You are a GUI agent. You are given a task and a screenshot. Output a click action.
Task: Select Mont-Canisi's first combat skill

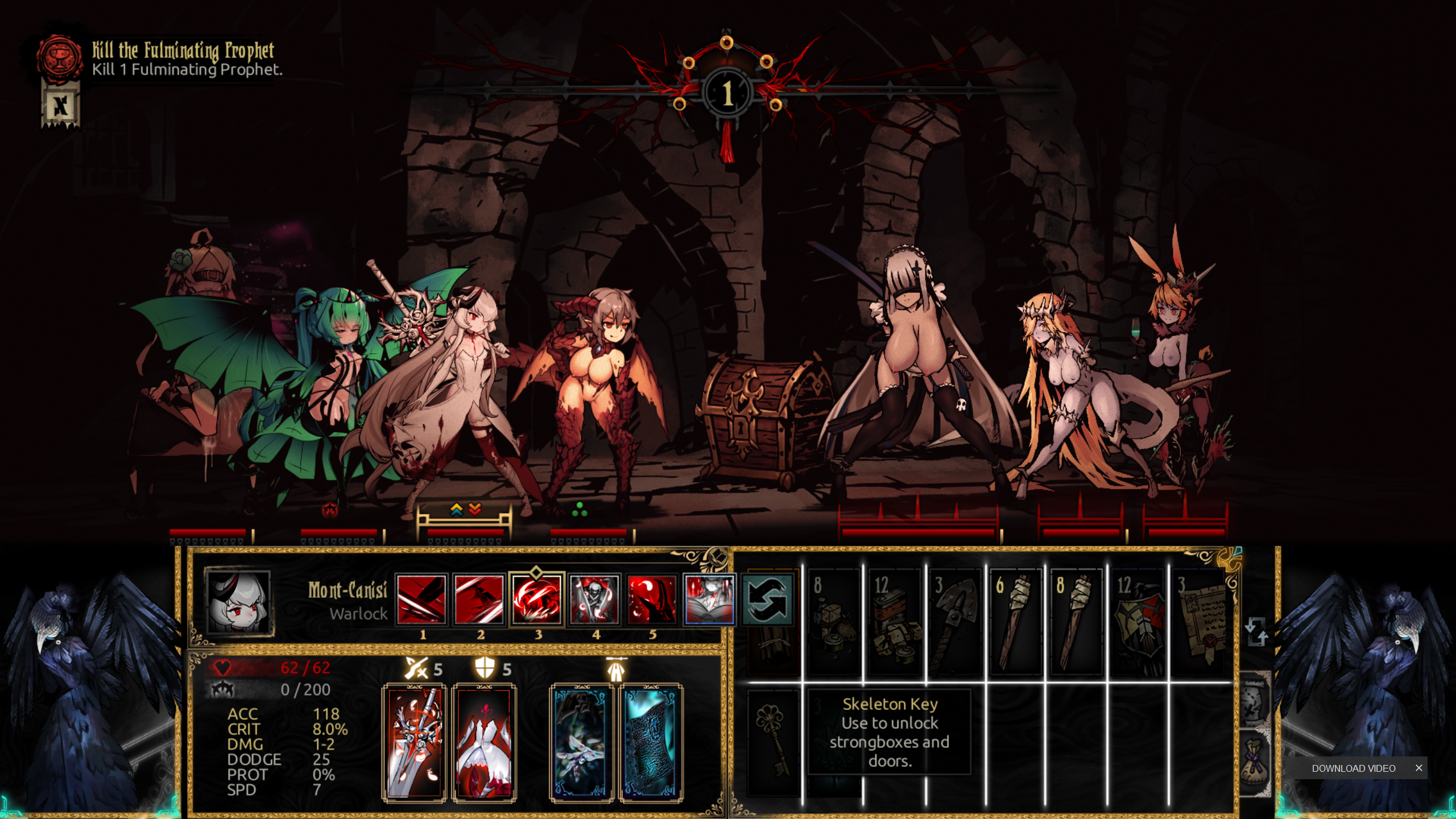click(421, 599)
